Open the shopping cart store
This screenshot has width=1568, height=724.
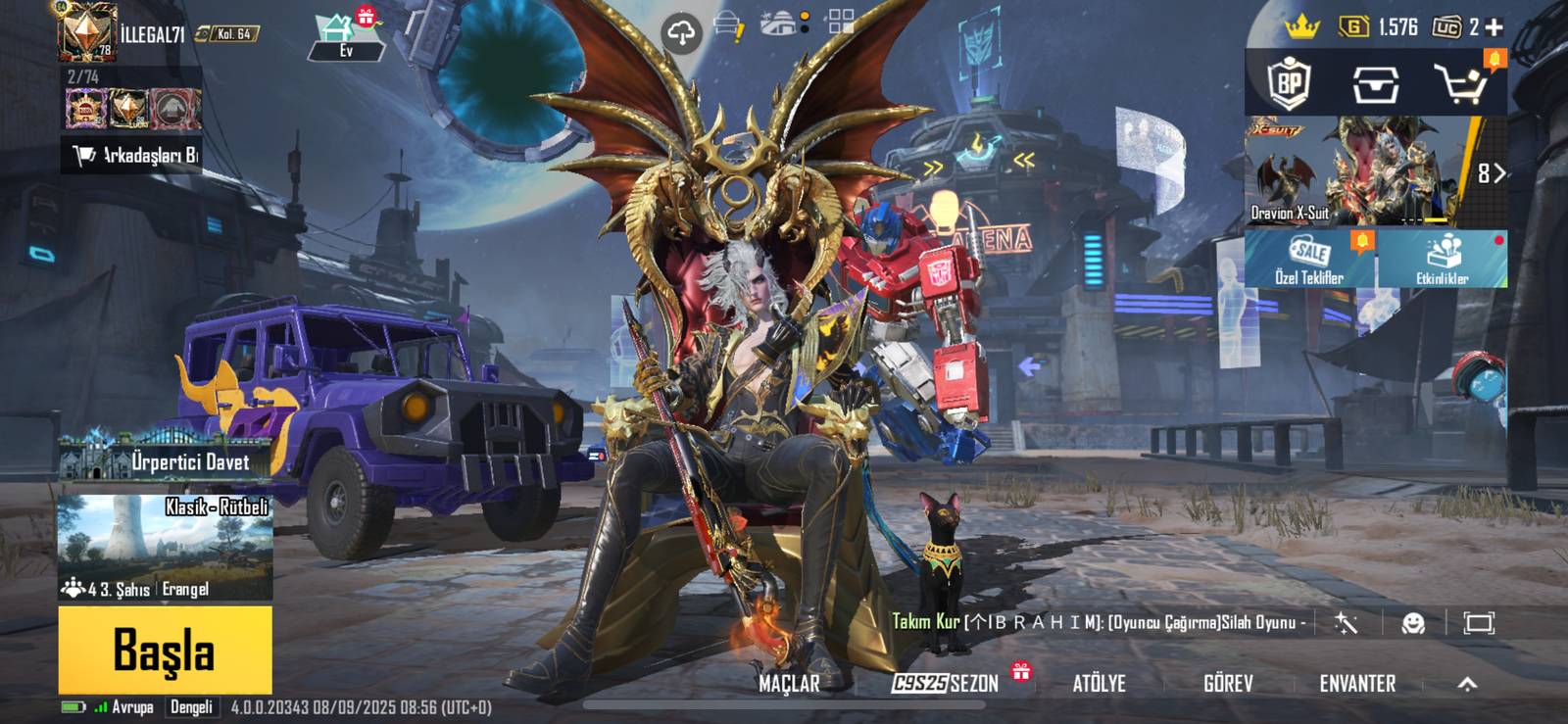tap(1461, 85)
